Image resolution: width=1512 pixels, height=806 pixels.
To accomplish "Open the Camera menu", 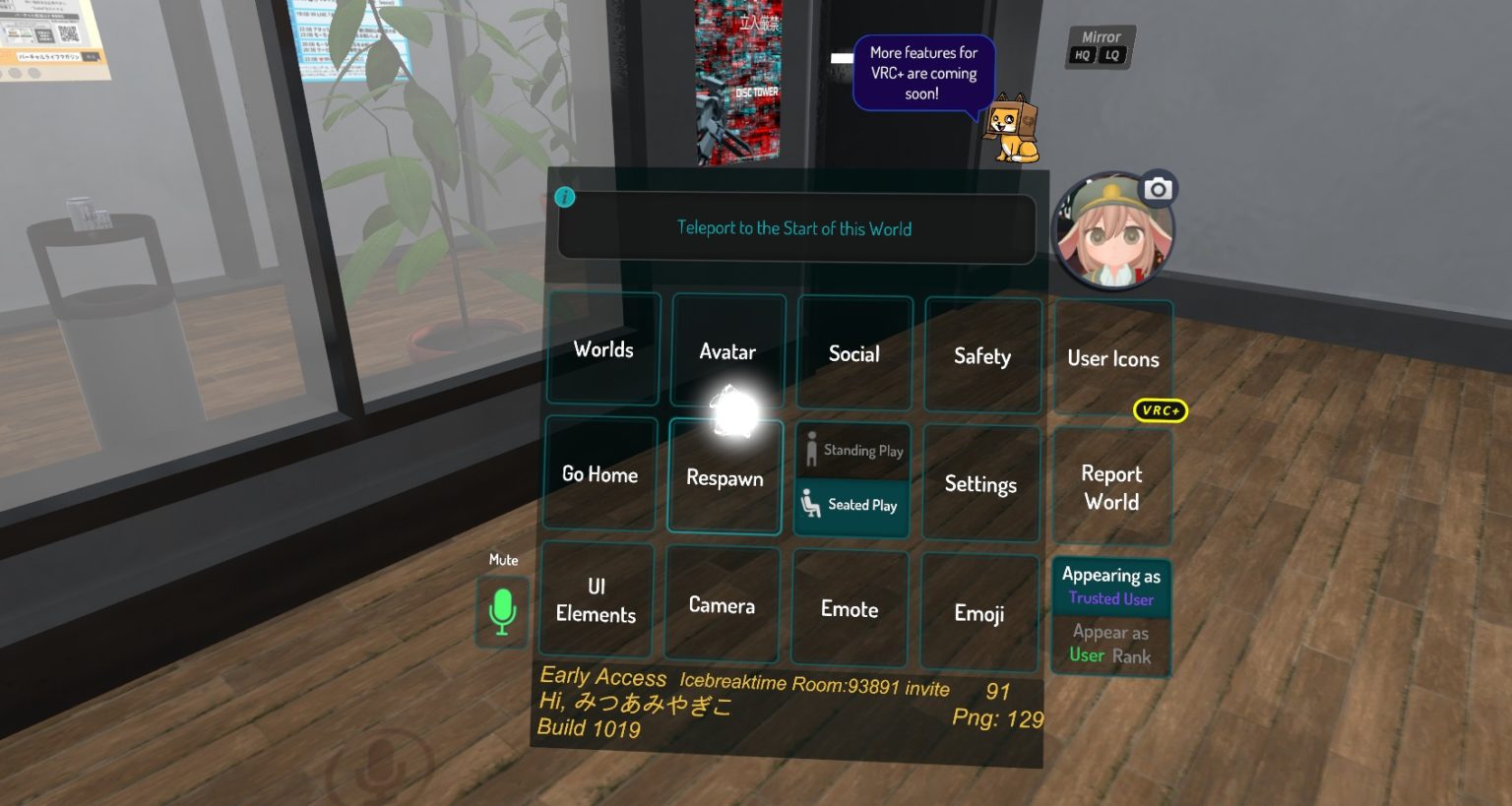I will click(x=722, y=604).
